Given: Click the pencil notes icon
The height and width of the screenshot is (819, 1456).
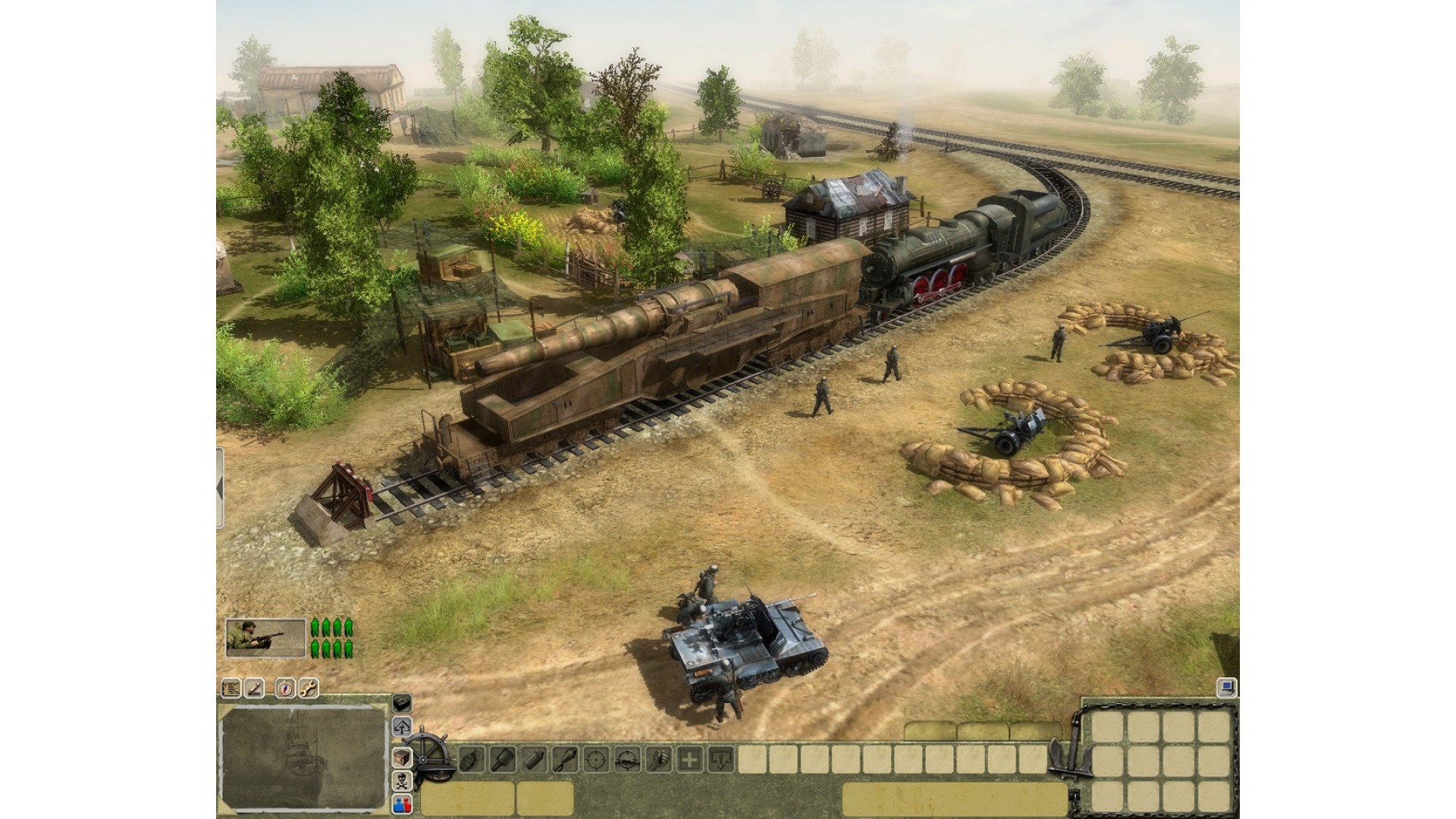Looking at the screenshot, I should 255,689.
